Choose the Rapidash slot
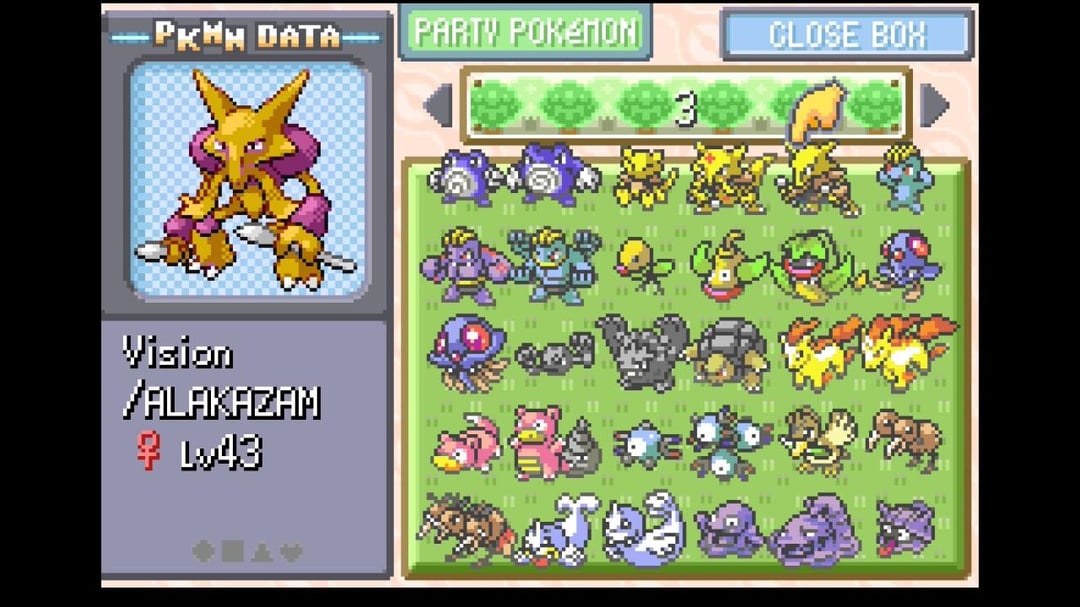Image resolution: width=1080 pixels, height=607 pixels. (907, 352)
